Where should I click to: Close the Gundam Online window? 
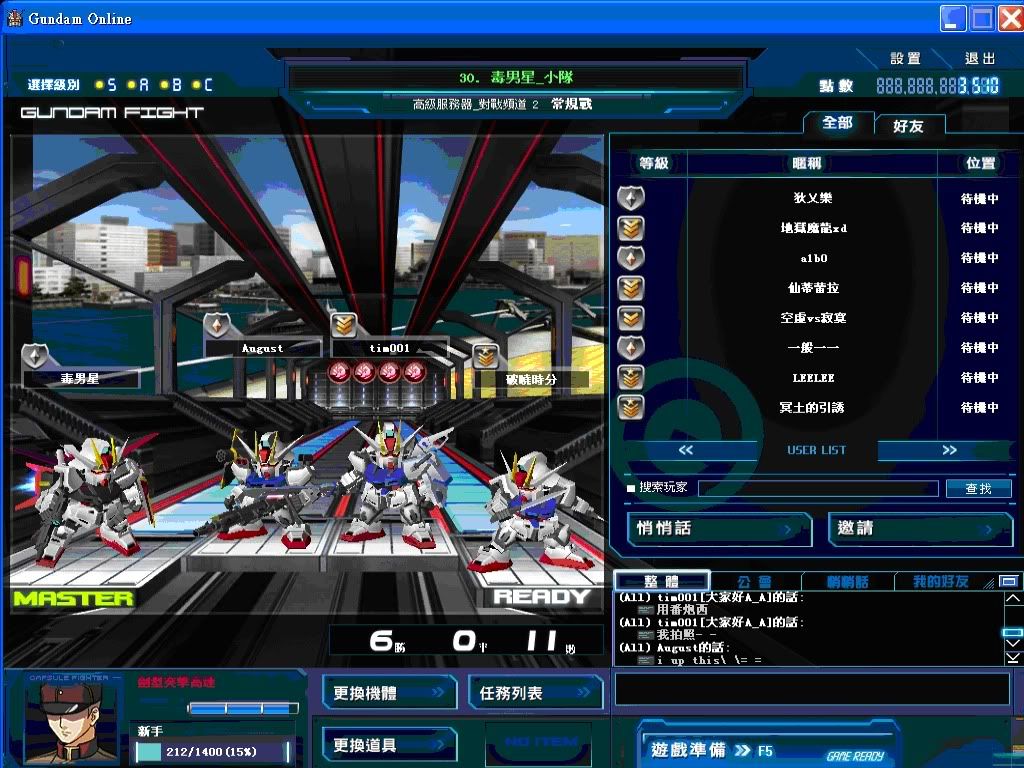coord(1008,18)
